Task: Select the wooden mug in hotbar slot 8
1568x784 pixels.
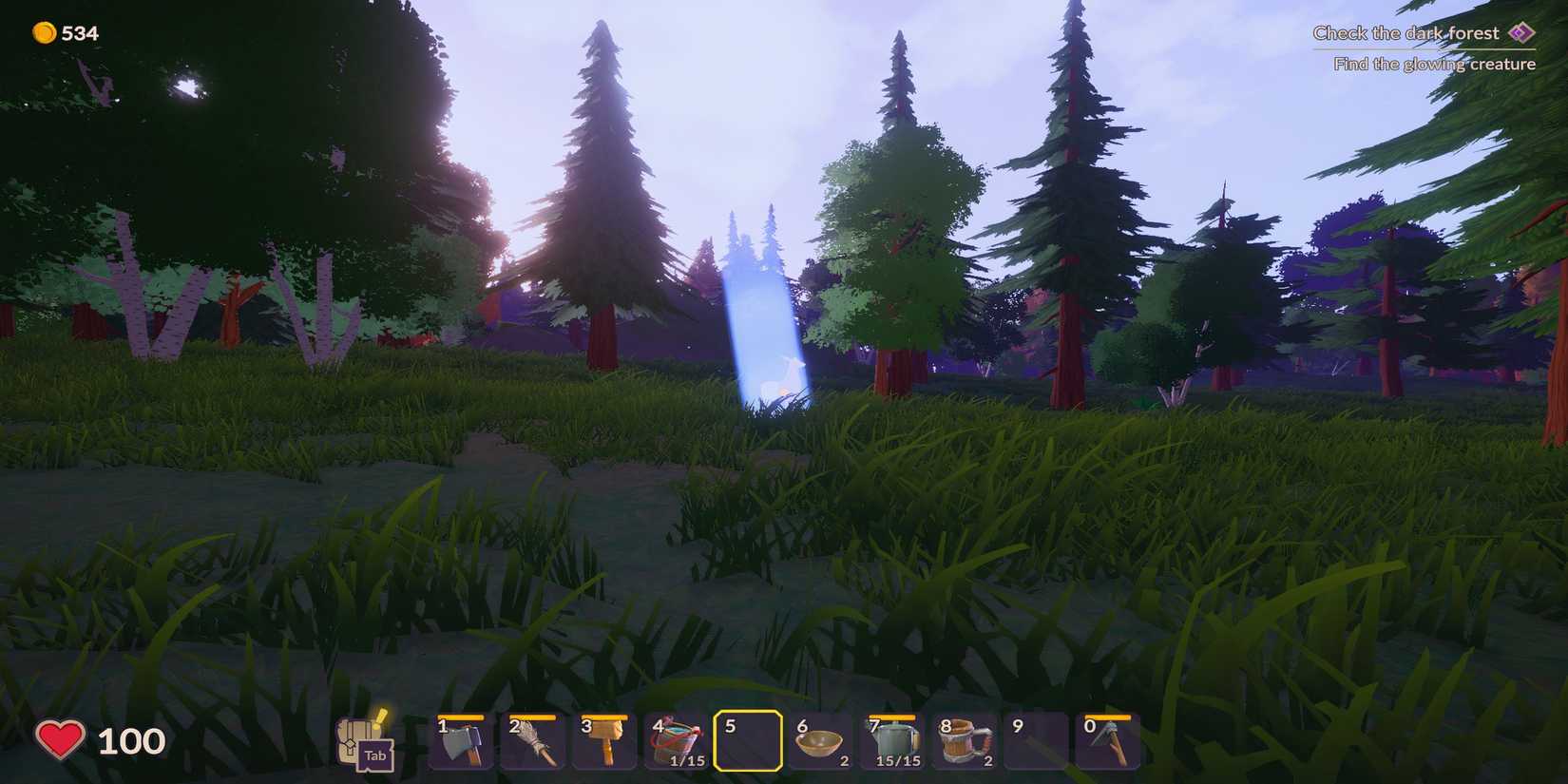Action: pyautogui.click(x=965, y=741)
